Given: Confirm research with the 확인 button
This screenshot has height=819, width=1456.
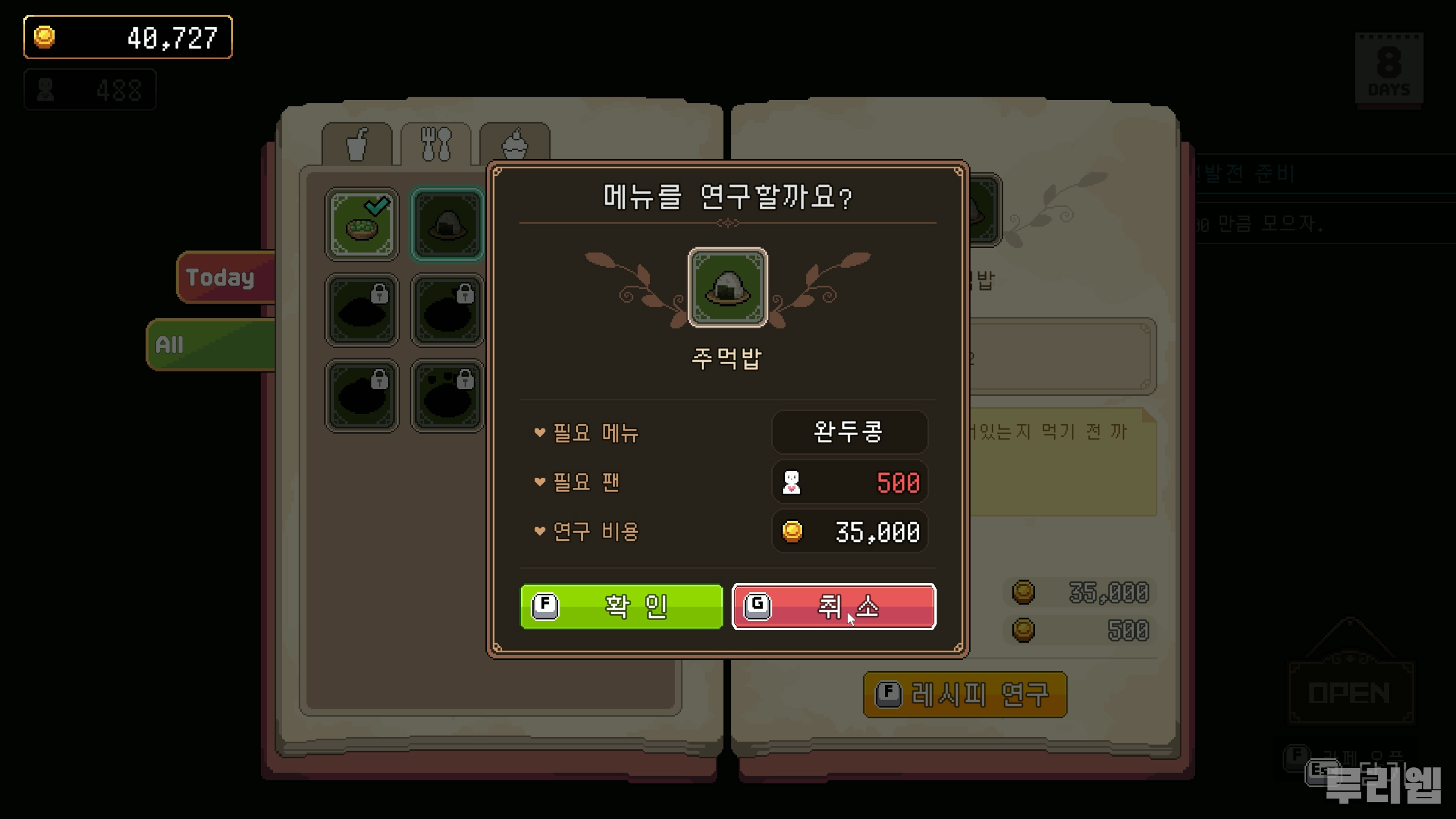Looking at the screenshot, I should click(621, 606).
